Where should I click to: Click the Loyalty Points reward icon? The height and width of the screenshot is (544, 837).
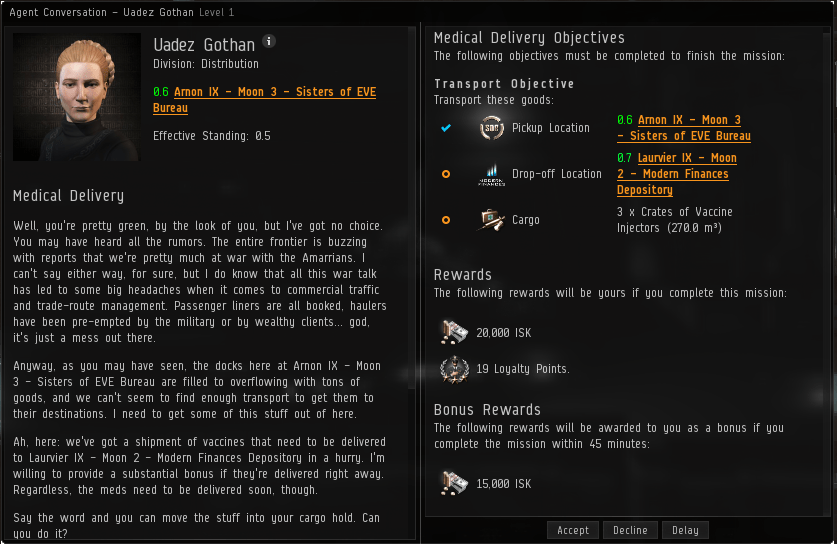point(453,369)
